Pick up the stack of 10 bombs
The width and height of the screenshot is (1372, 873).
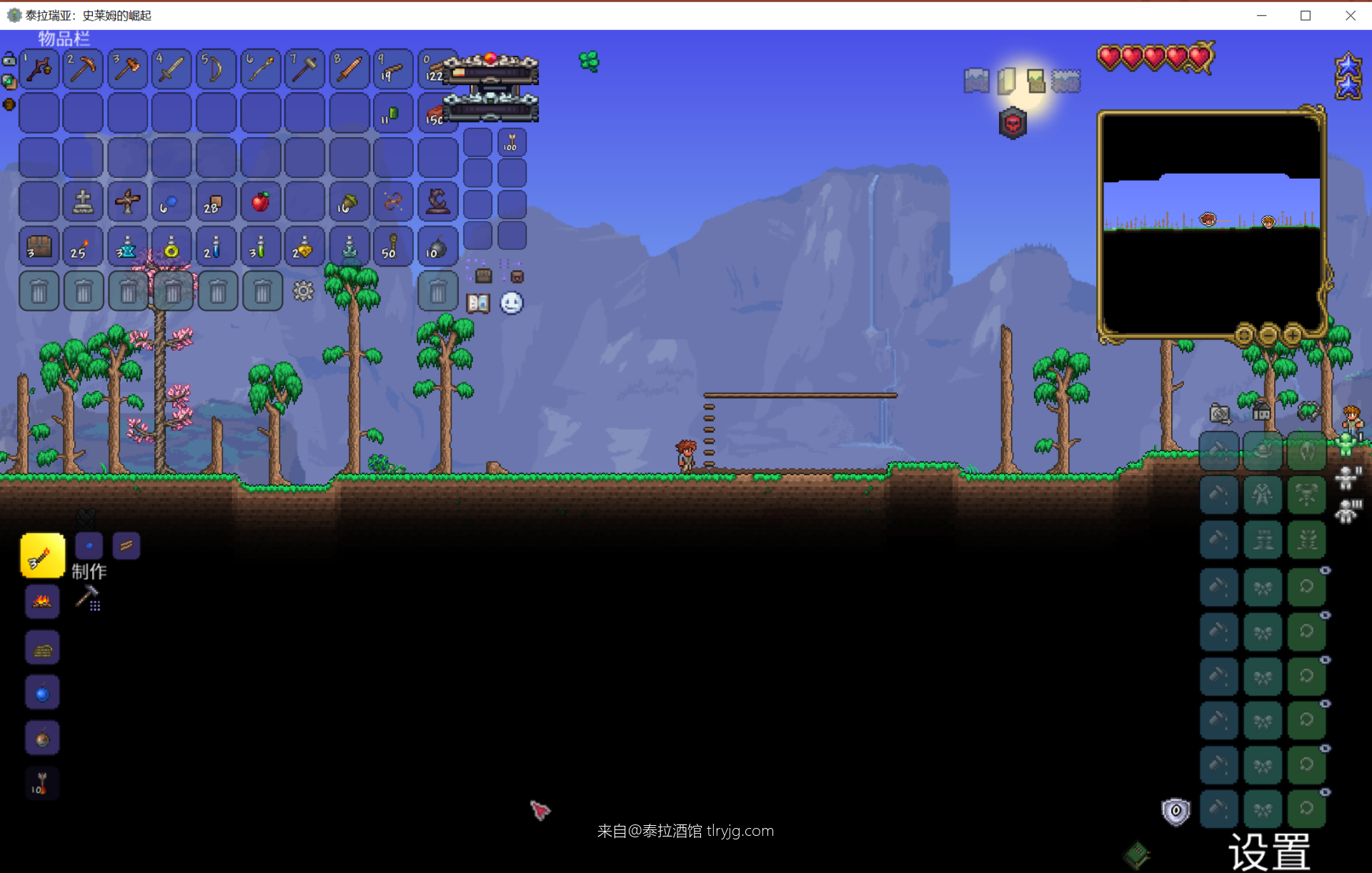point(437,247)
